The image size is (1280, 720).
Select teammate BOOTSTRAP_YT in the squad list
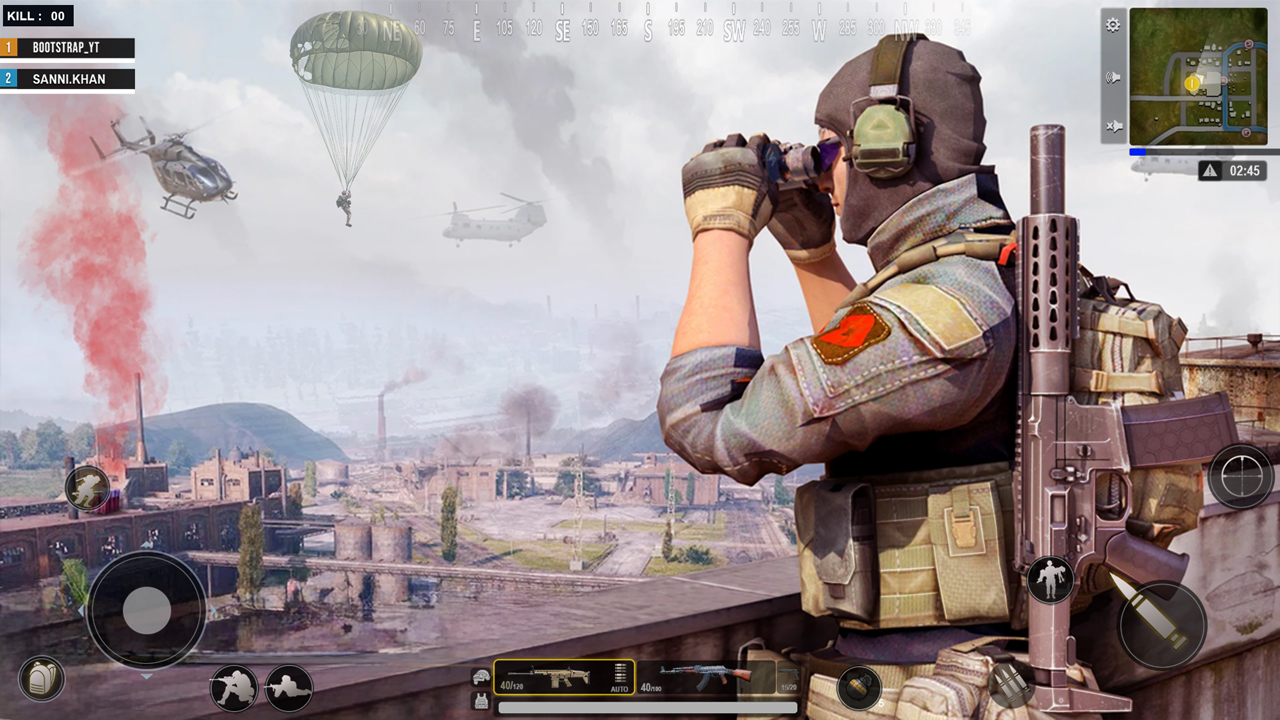[68, 48]
